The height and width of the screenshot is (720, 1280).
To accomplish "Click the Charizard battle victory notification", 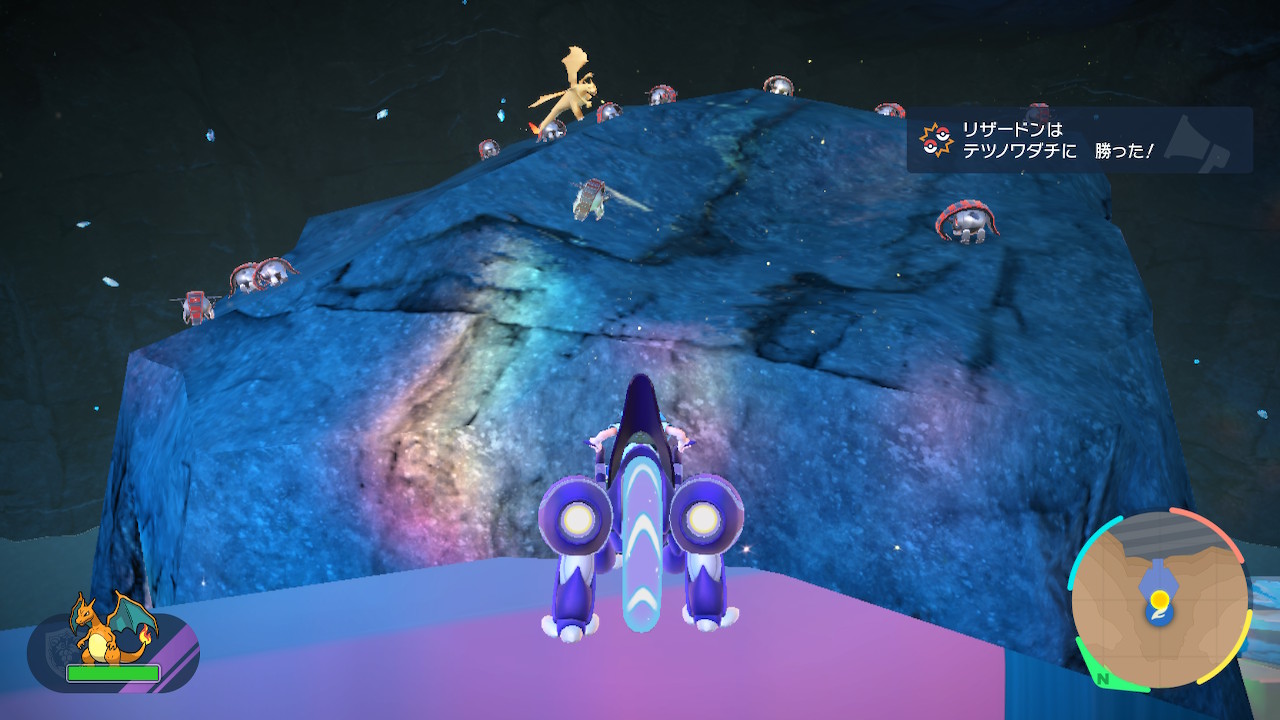I will click(1078, 141).
